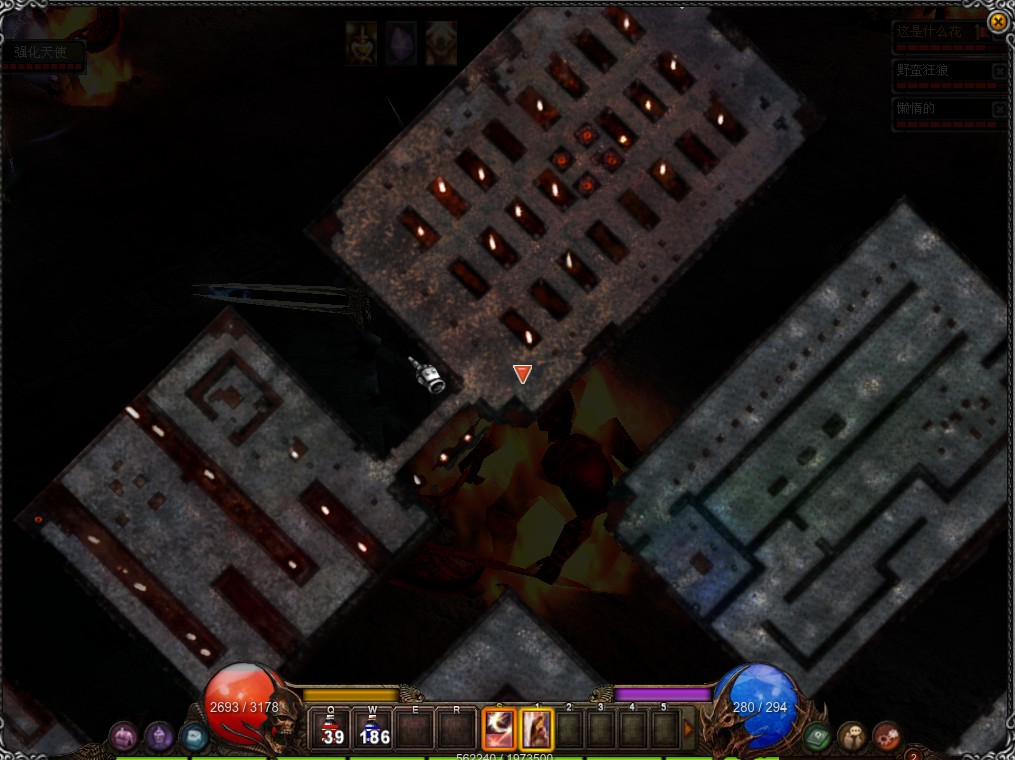Activate the slashing attack skill icon
Screen dimensions: 1015x760
pyautogui.click(x=499, y=729)
